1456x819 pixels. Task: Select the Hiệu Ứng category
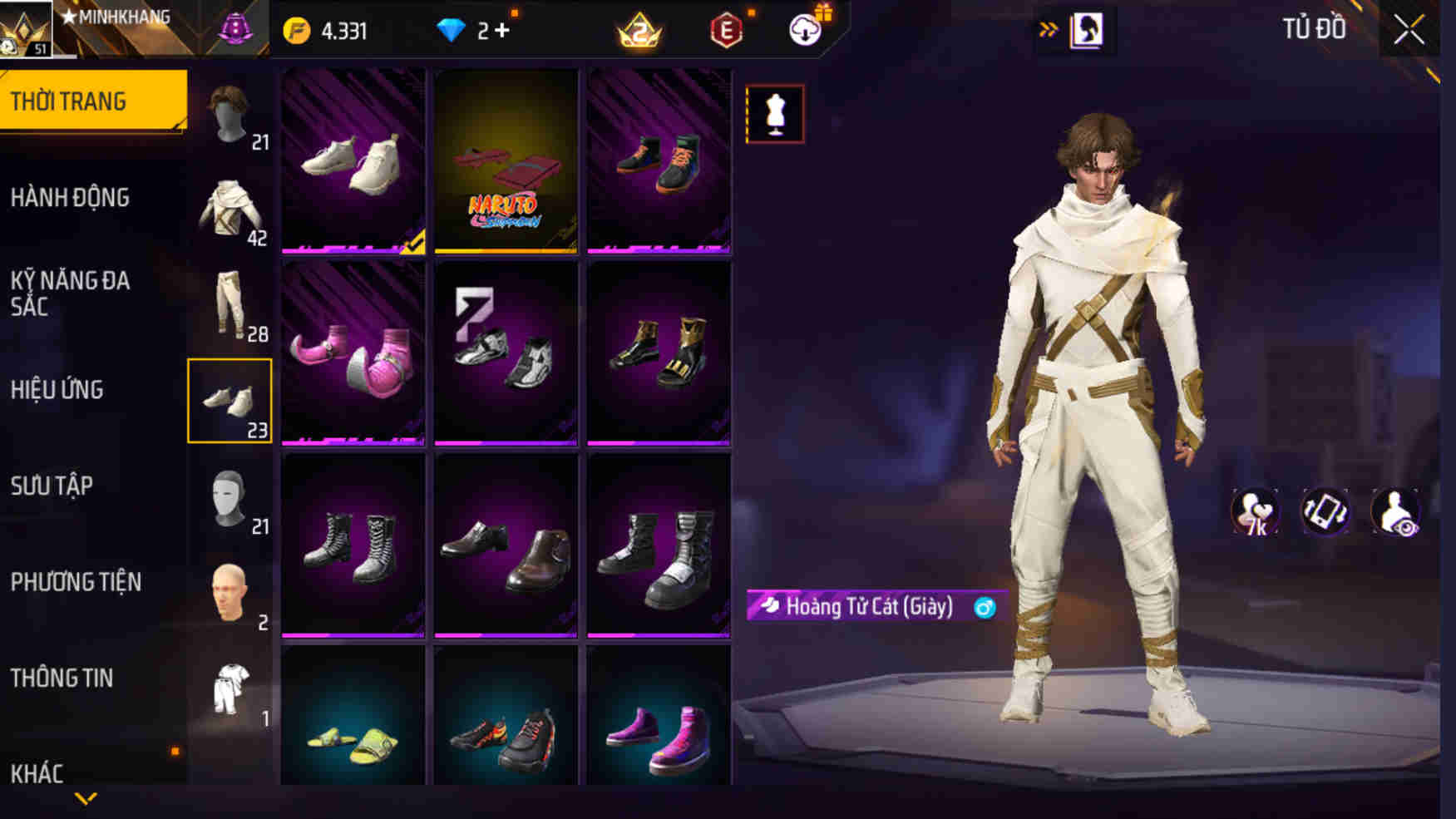(x=57, y=389)
